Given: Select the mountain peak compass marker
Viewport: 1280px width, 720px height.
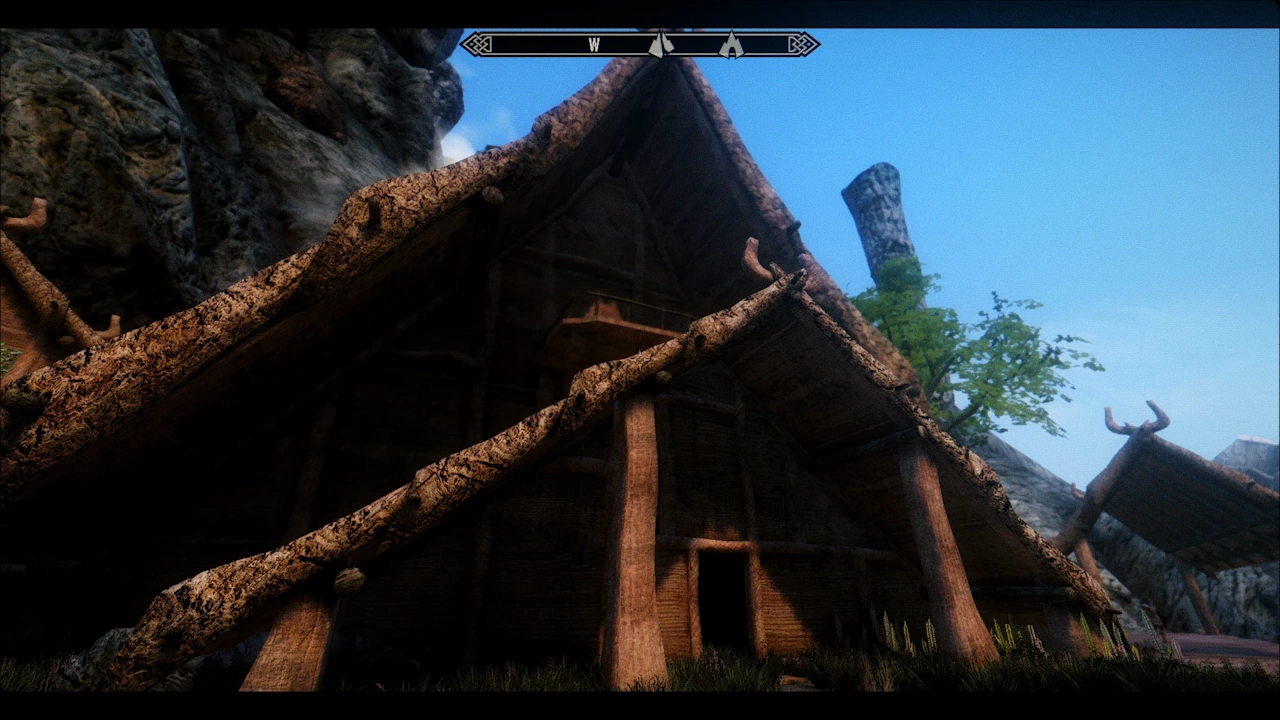Looking at the screenshot, I should click(x=660, y=45).
